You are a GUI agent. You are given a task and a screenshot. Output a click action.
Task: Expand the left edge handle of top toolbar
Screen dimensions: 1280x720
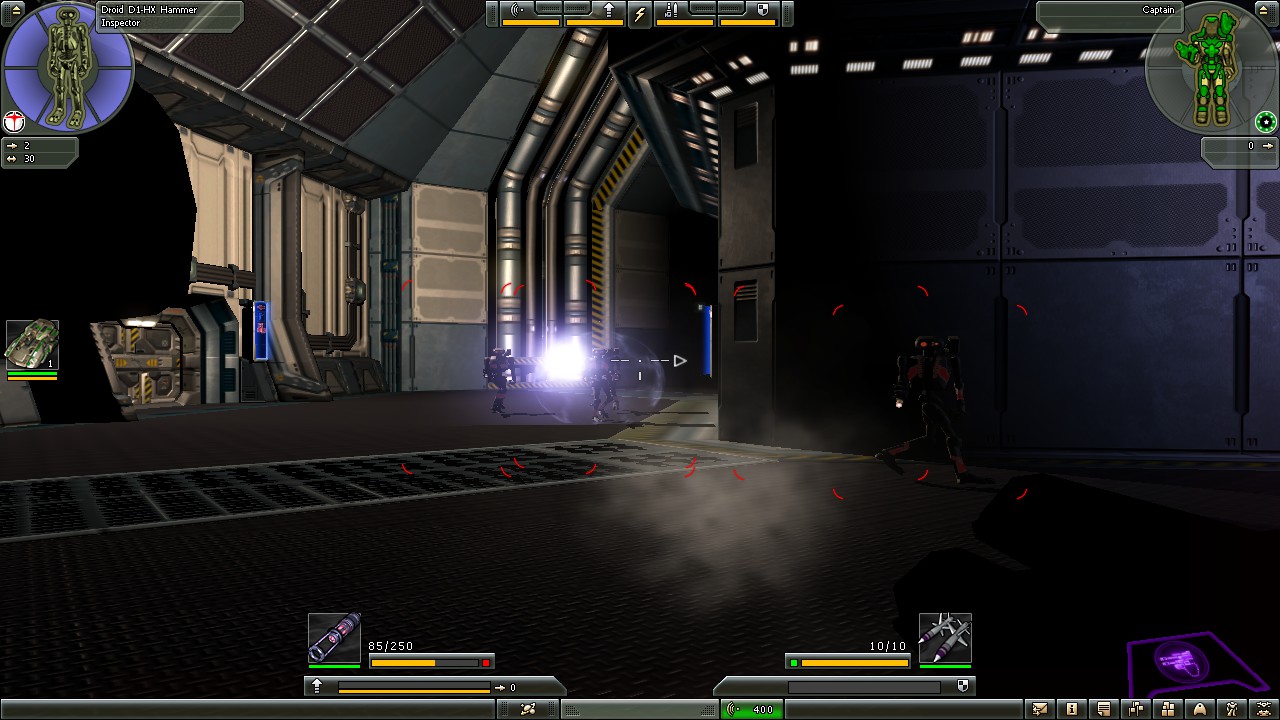pos(492,12)
